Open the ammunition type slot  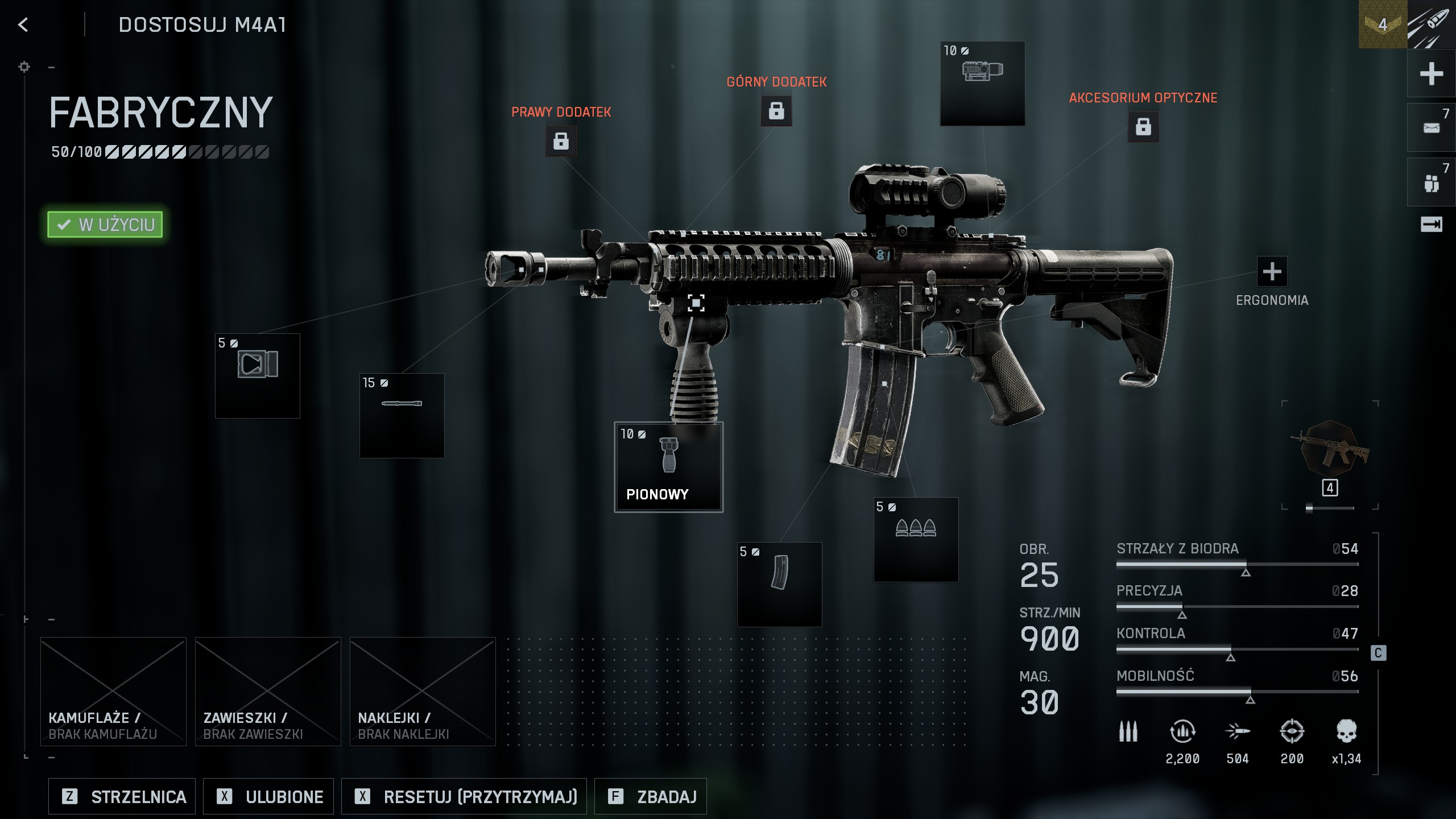tap(916, 540)
